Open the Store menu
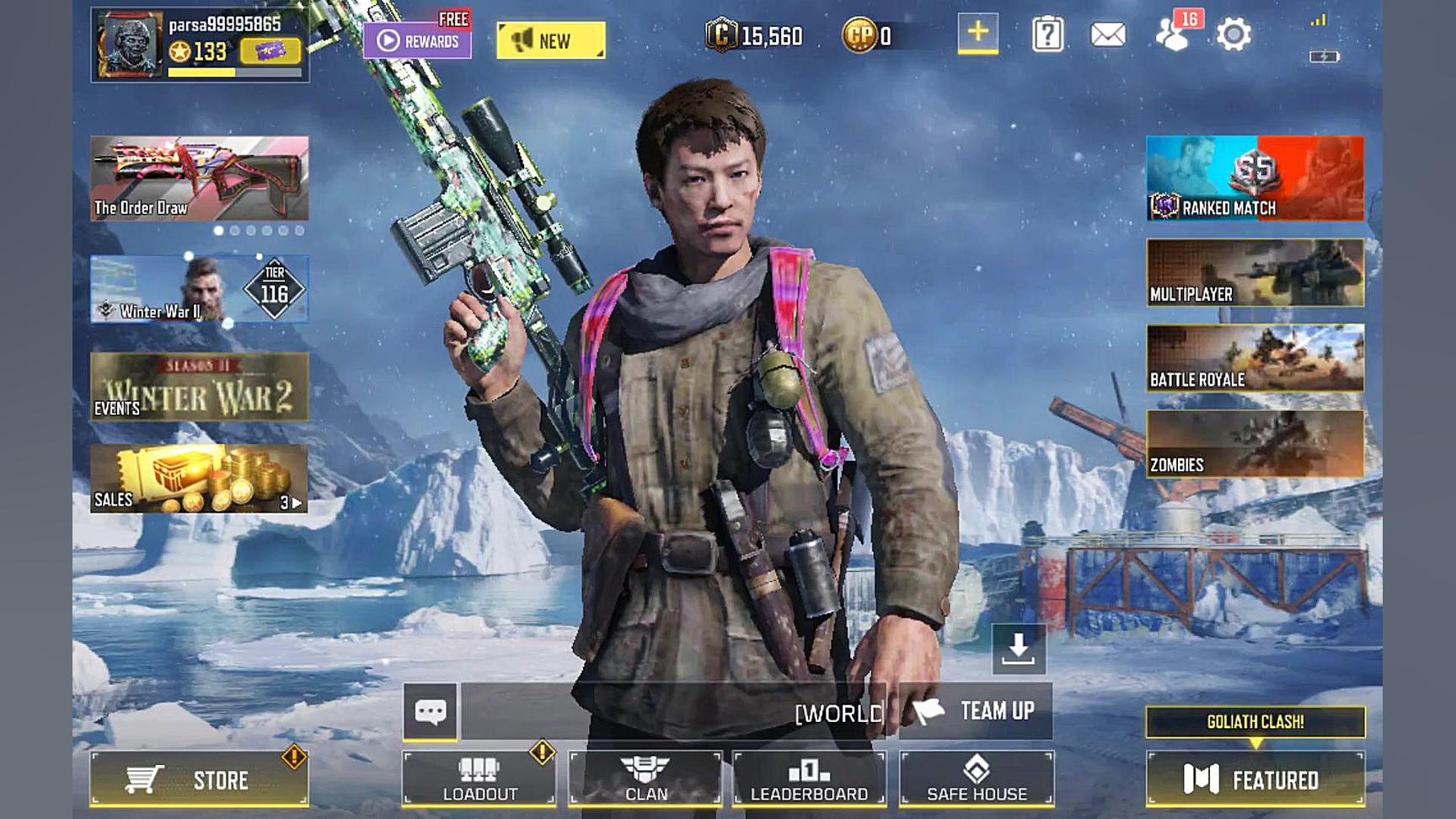The width and height of the screenshot is (1456, 819). [x=199, y=779]
